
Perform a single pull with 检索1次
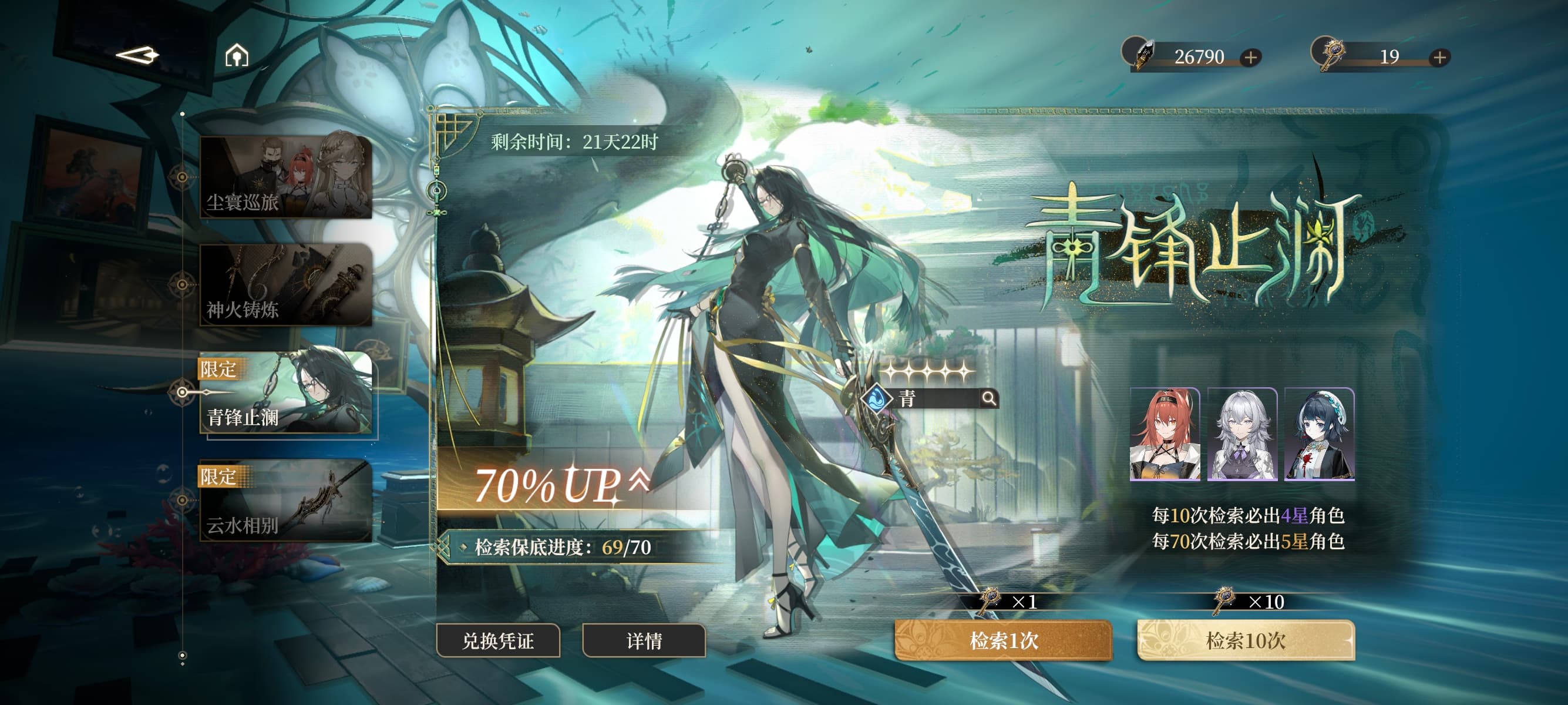pyautogui.click(x=1003, y=640)
